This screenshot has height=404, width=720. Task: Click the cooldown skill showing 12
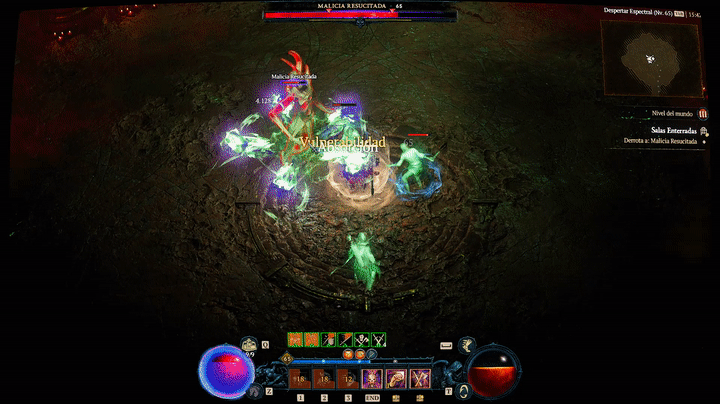click(x=348, y=378)
